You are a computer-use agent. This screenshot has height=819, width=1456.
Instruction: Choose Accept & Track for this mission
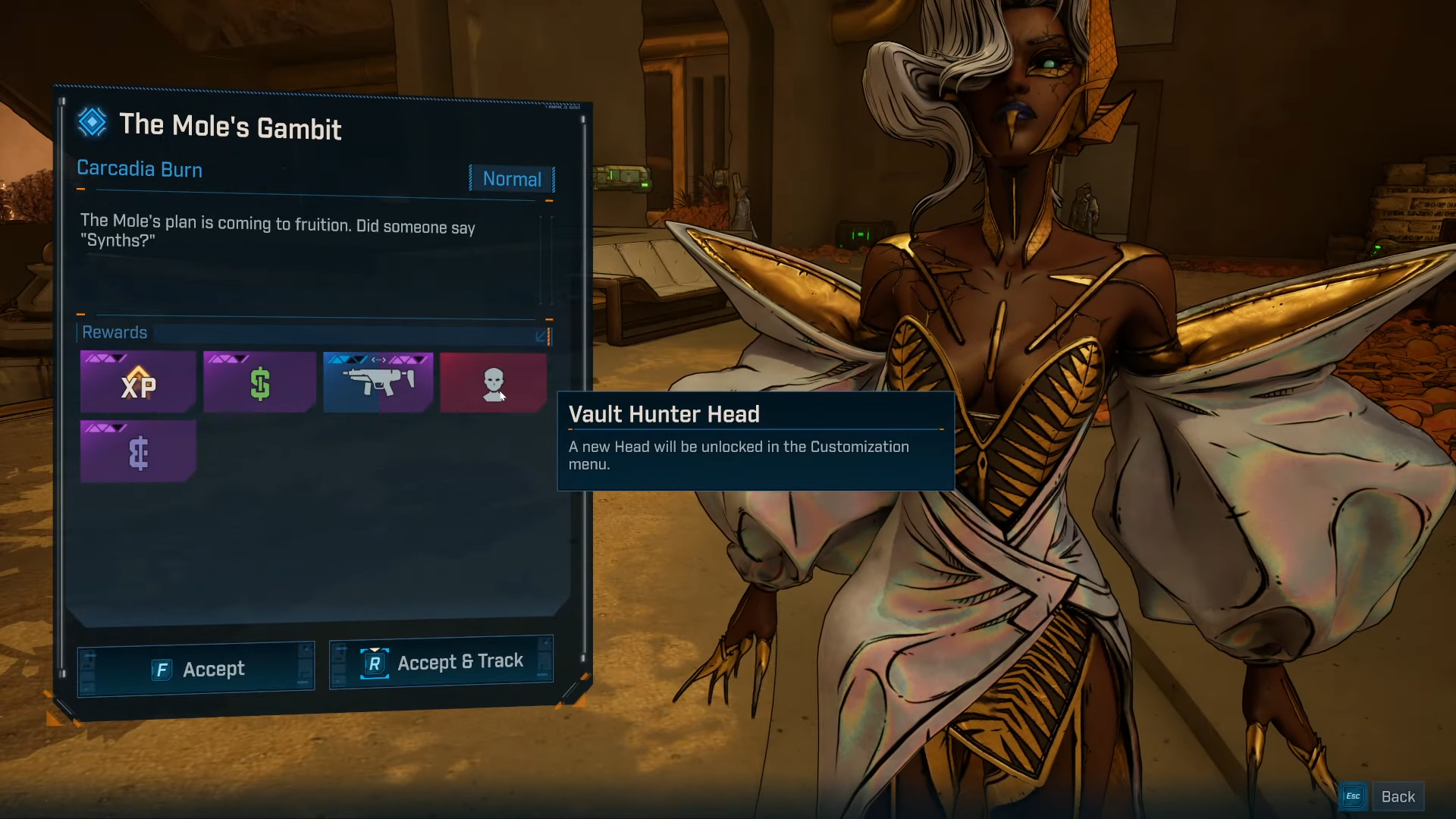pos(441,663)
